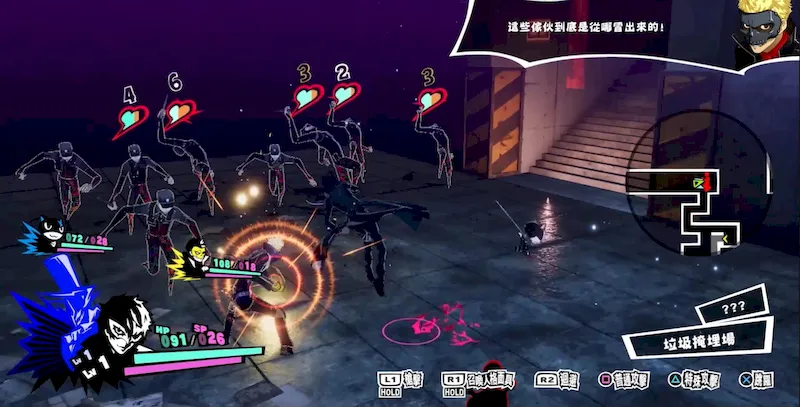
Task: Click the dialogue speaker portrait
Action: [764, 30]
